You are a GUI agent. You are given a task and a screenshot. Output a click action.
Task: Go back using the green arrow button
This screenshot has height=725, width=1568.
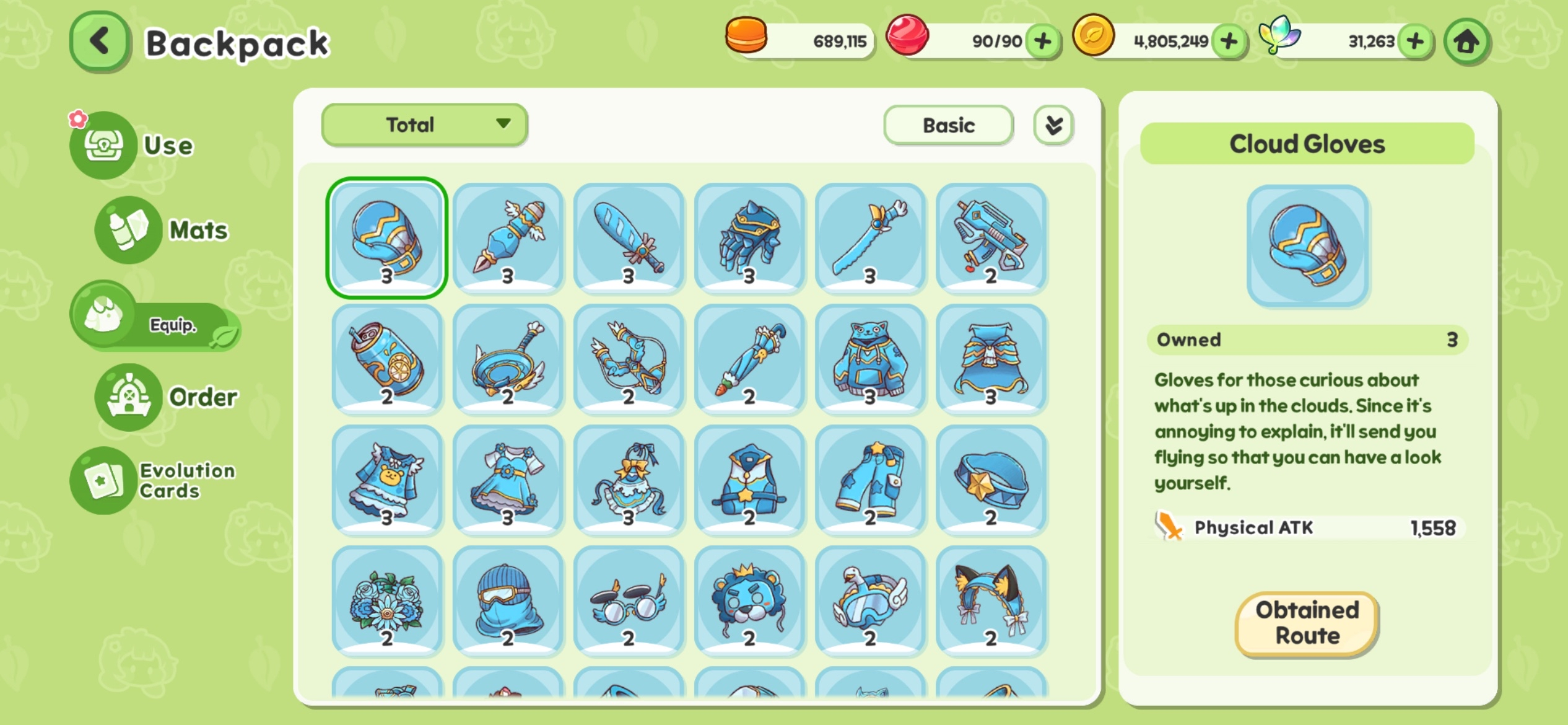point(99,41)
